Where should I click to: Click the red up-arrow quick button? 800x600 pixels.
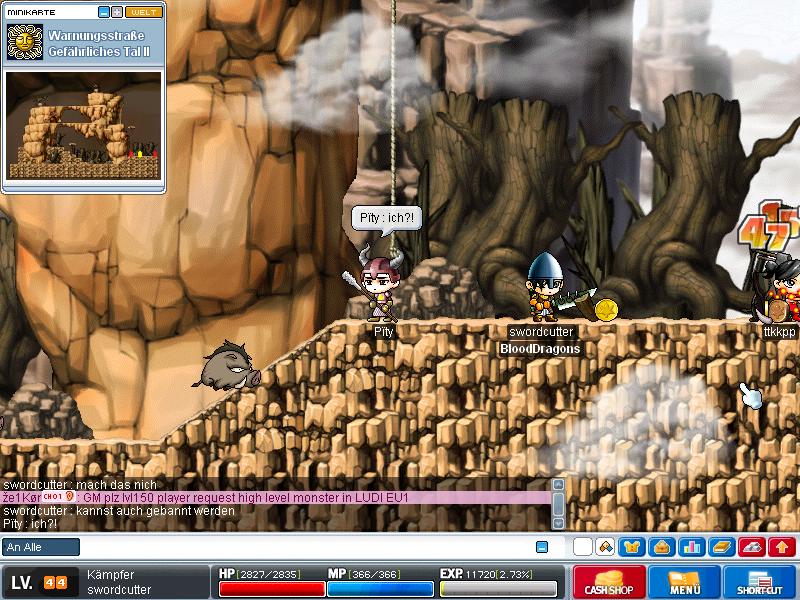pos(782,547)
